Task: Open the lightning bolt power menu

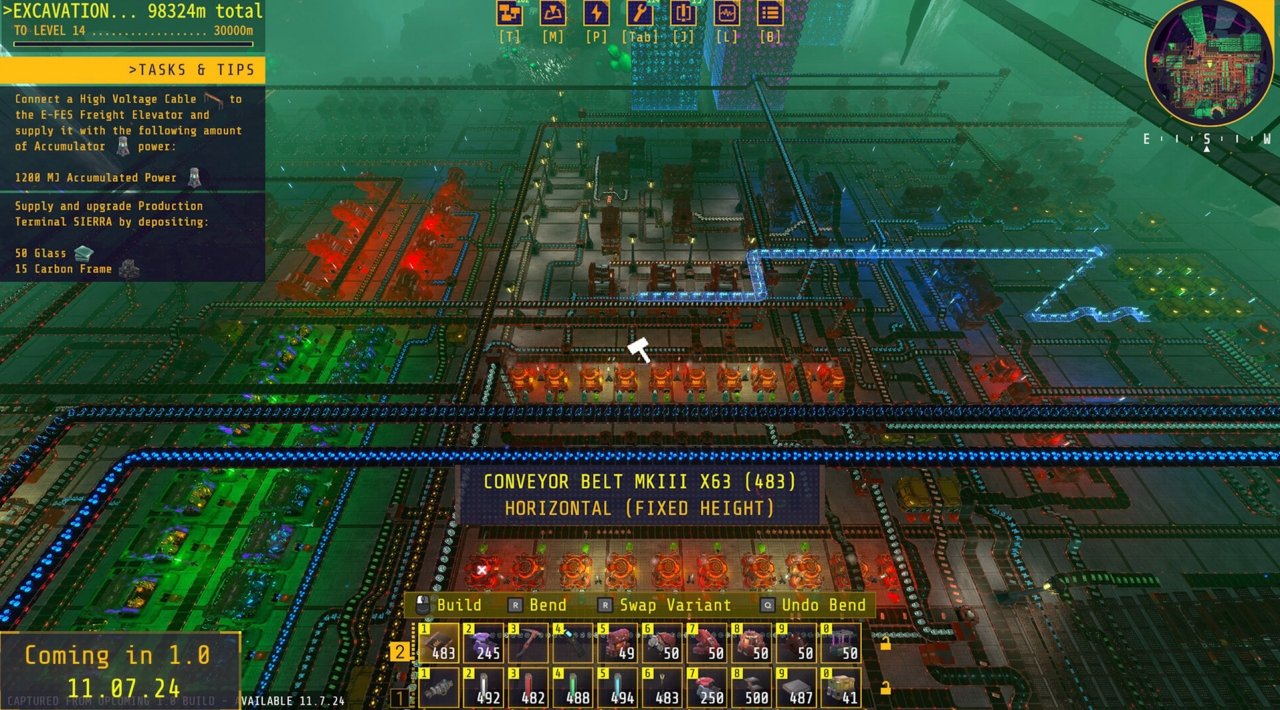Action: (x=596, y=13)
